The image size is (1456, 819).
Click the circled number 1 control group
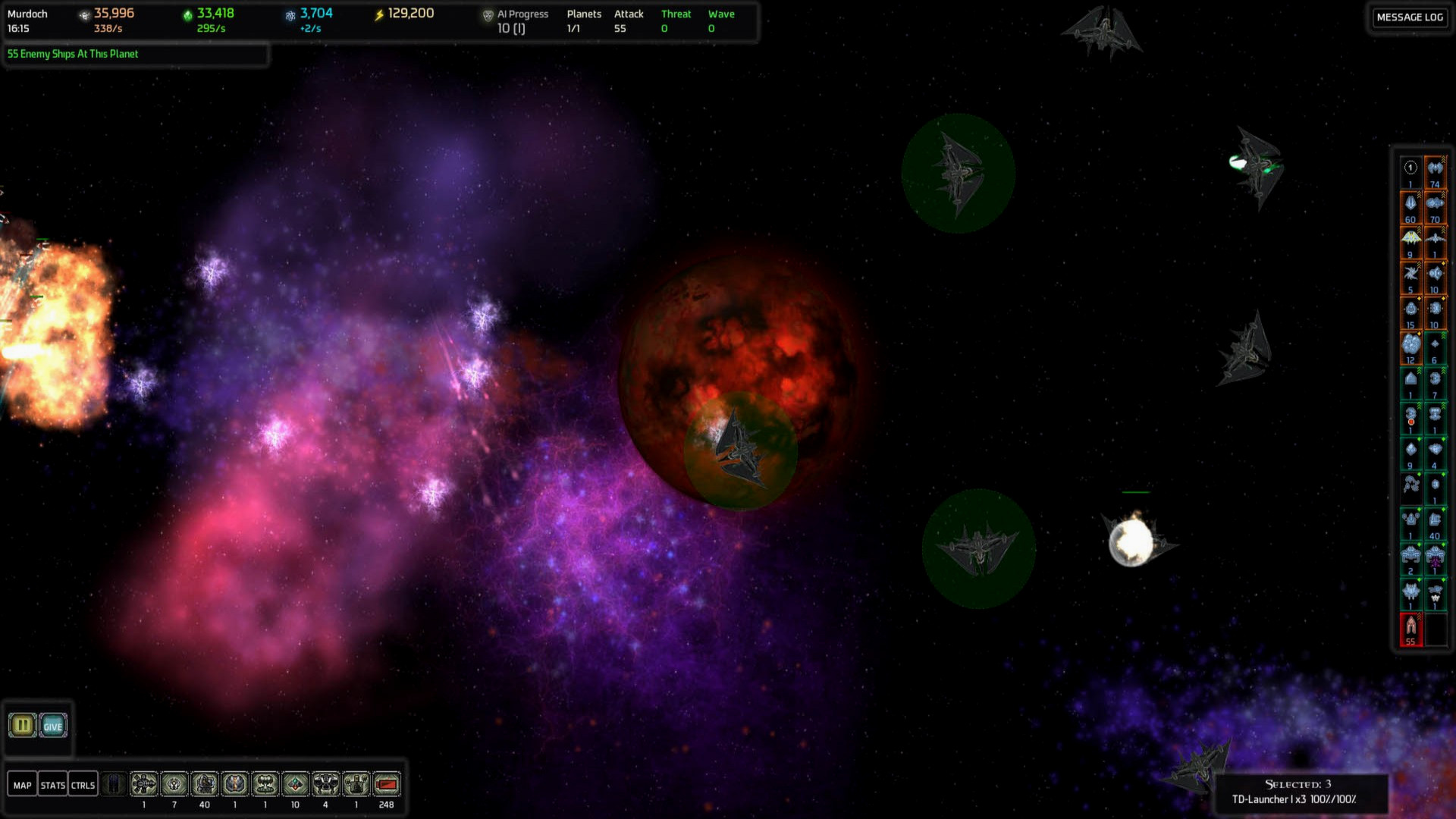tap(1410, 170)
